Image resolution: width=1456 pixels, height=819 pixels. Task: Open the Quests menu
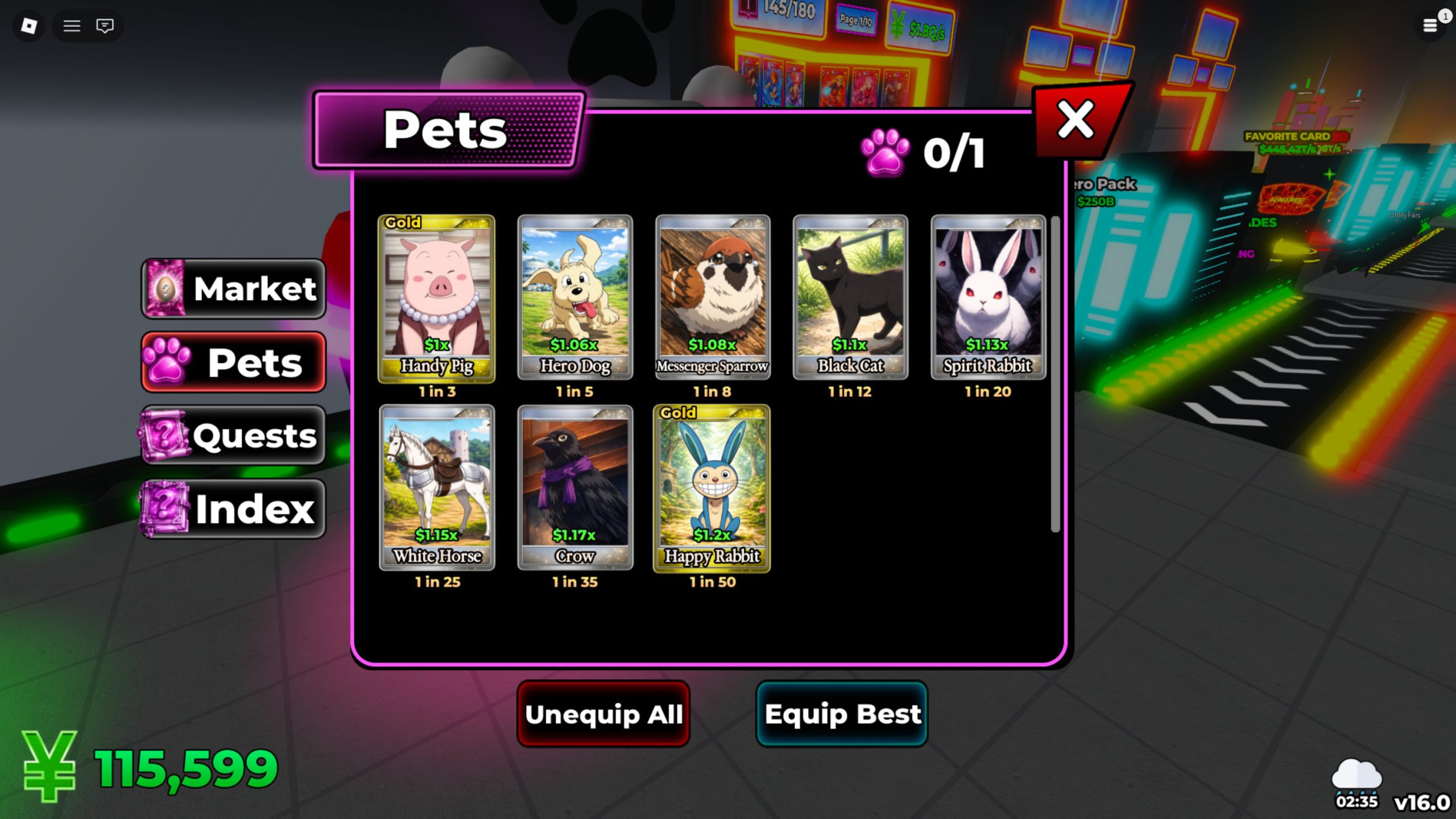coord(234,435)
